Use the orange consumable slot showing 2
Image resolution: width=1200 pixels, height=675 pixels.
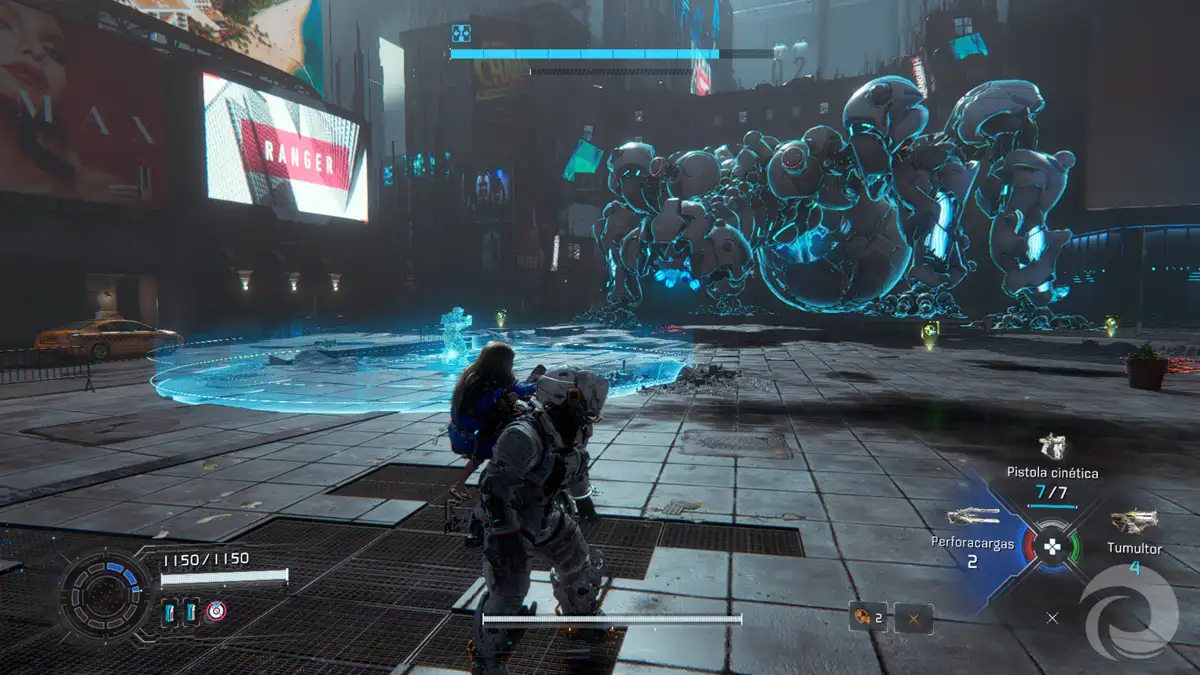pyautogui.click(x=866, y=618)
